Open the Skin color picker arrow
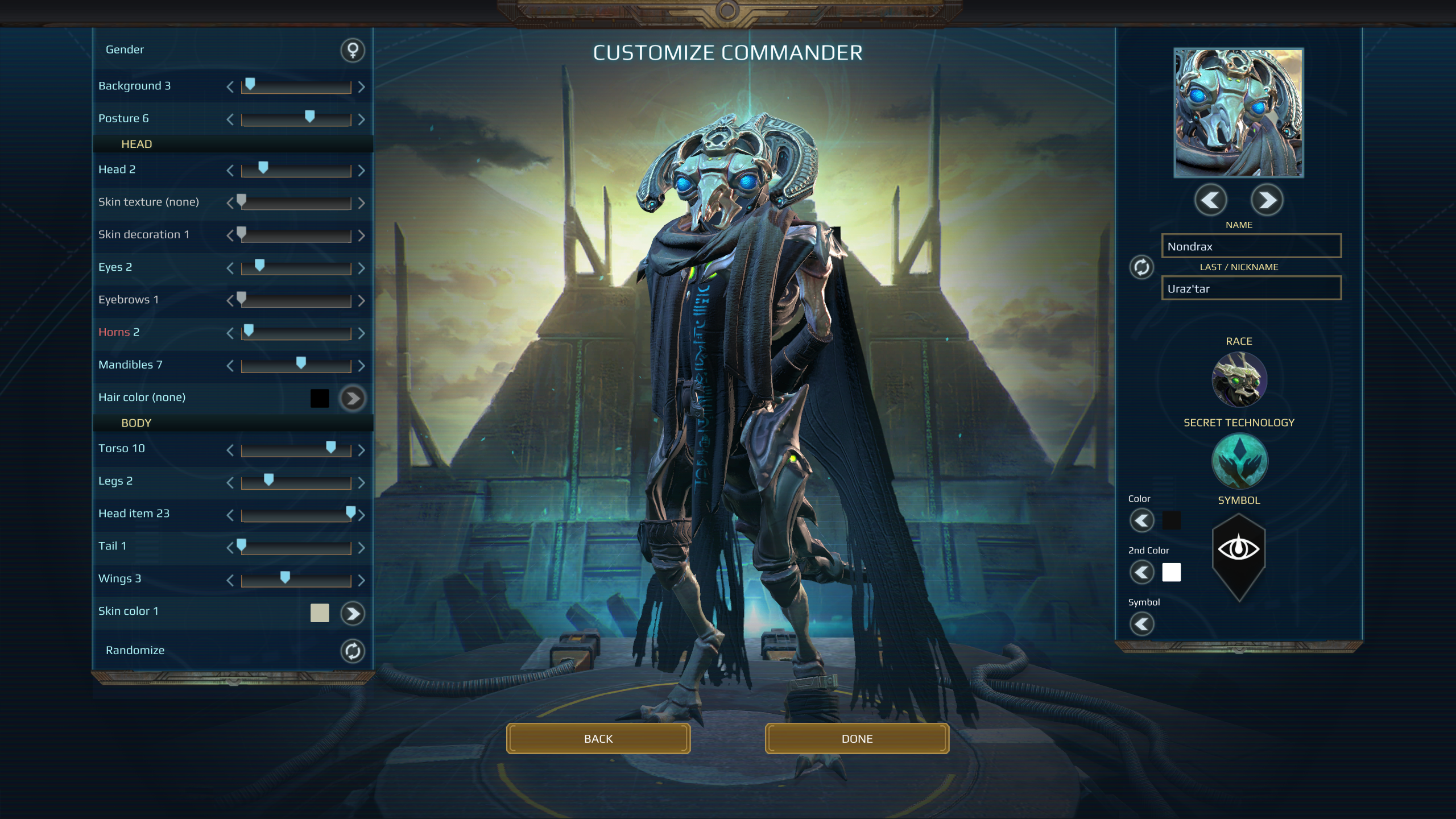This screenshot has width=1456, height=819. point(352,613)
